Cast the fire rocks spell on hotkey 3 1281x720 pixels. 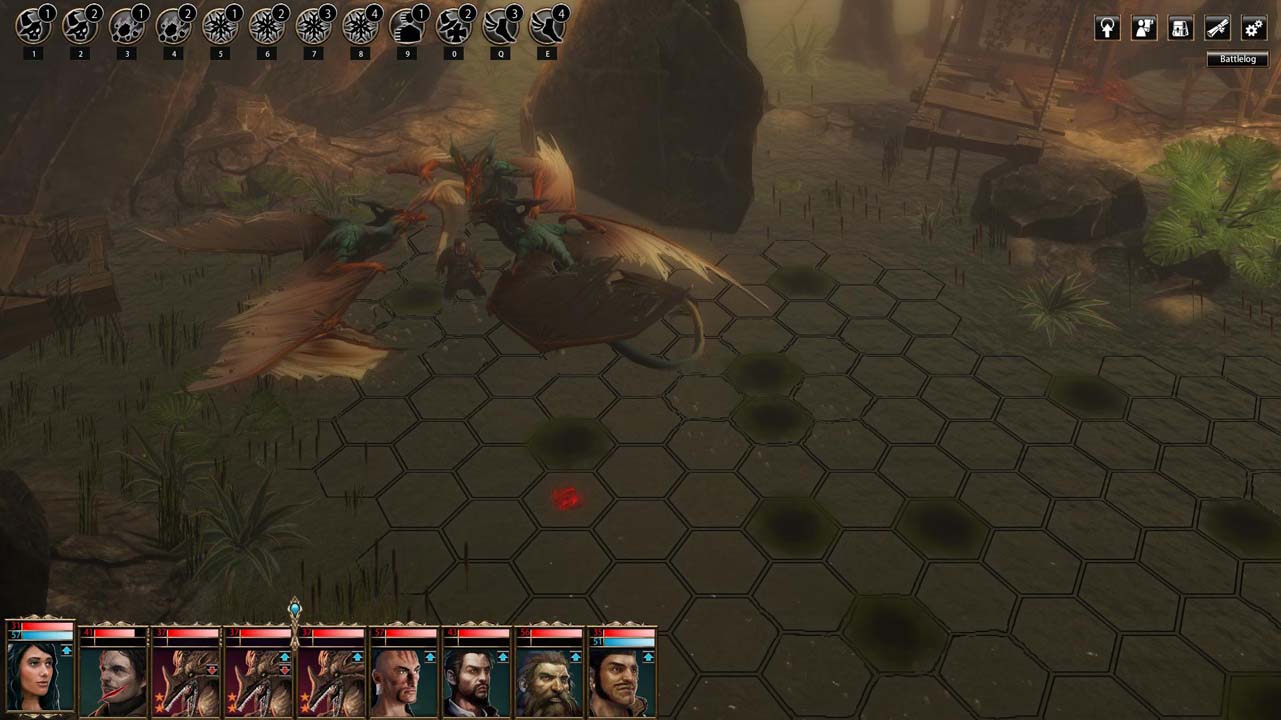click(x=127, y=26)
